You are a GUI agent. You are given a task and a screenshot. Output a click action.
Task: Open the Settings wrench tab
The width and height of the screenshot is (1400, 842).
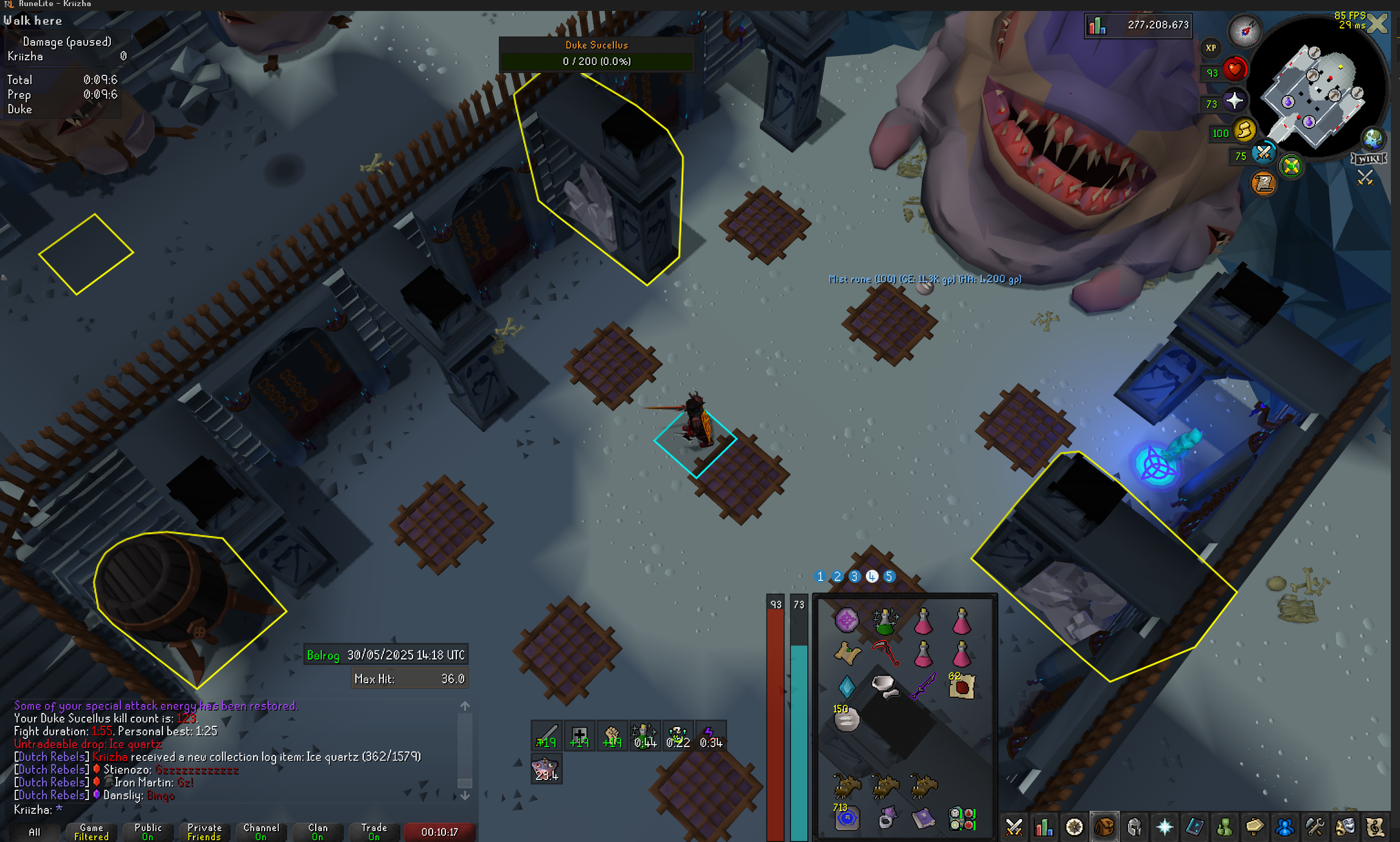click(1315, 827)
